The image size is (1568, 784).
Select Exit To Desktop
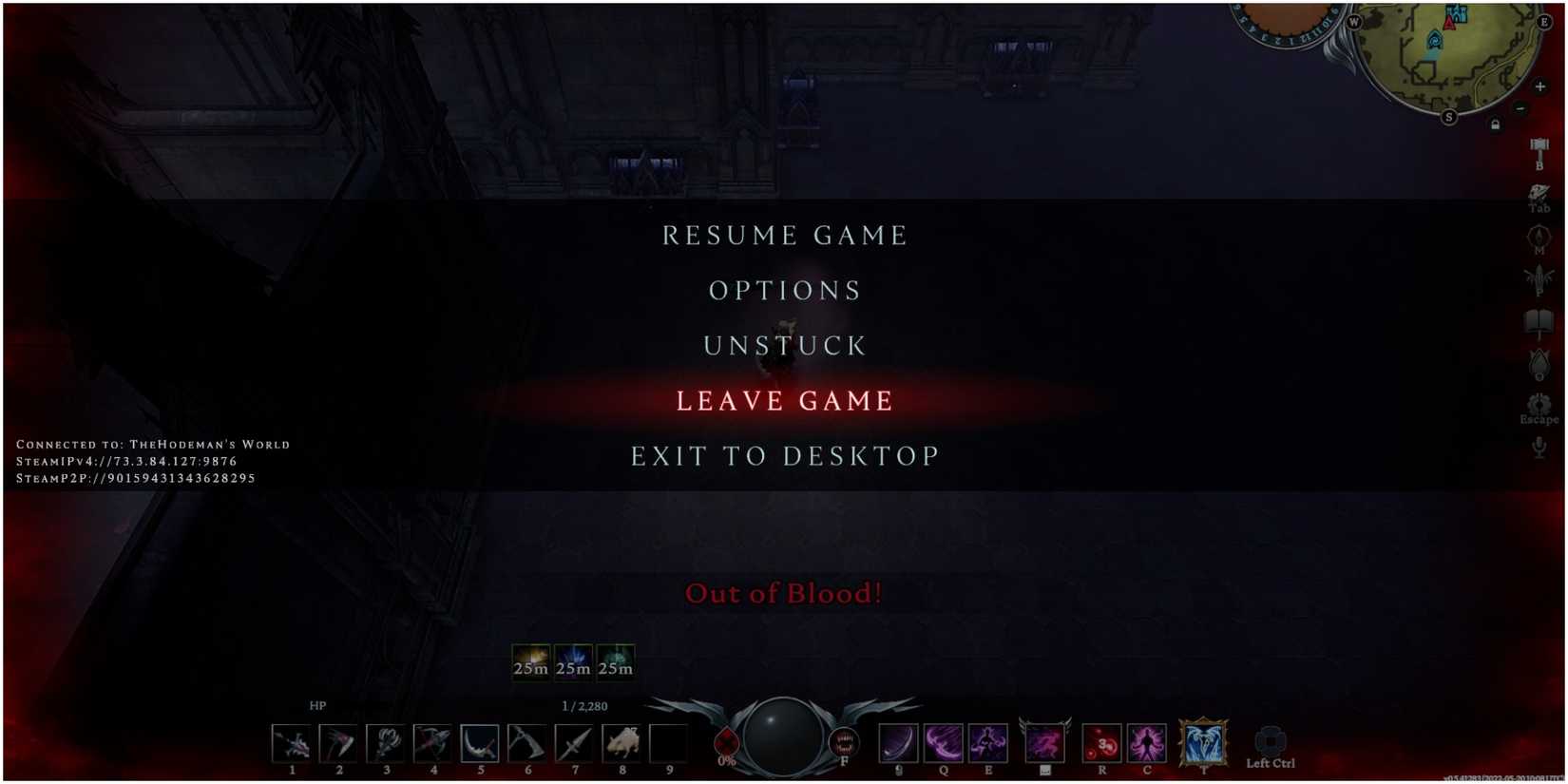click(x=783, y=455)
